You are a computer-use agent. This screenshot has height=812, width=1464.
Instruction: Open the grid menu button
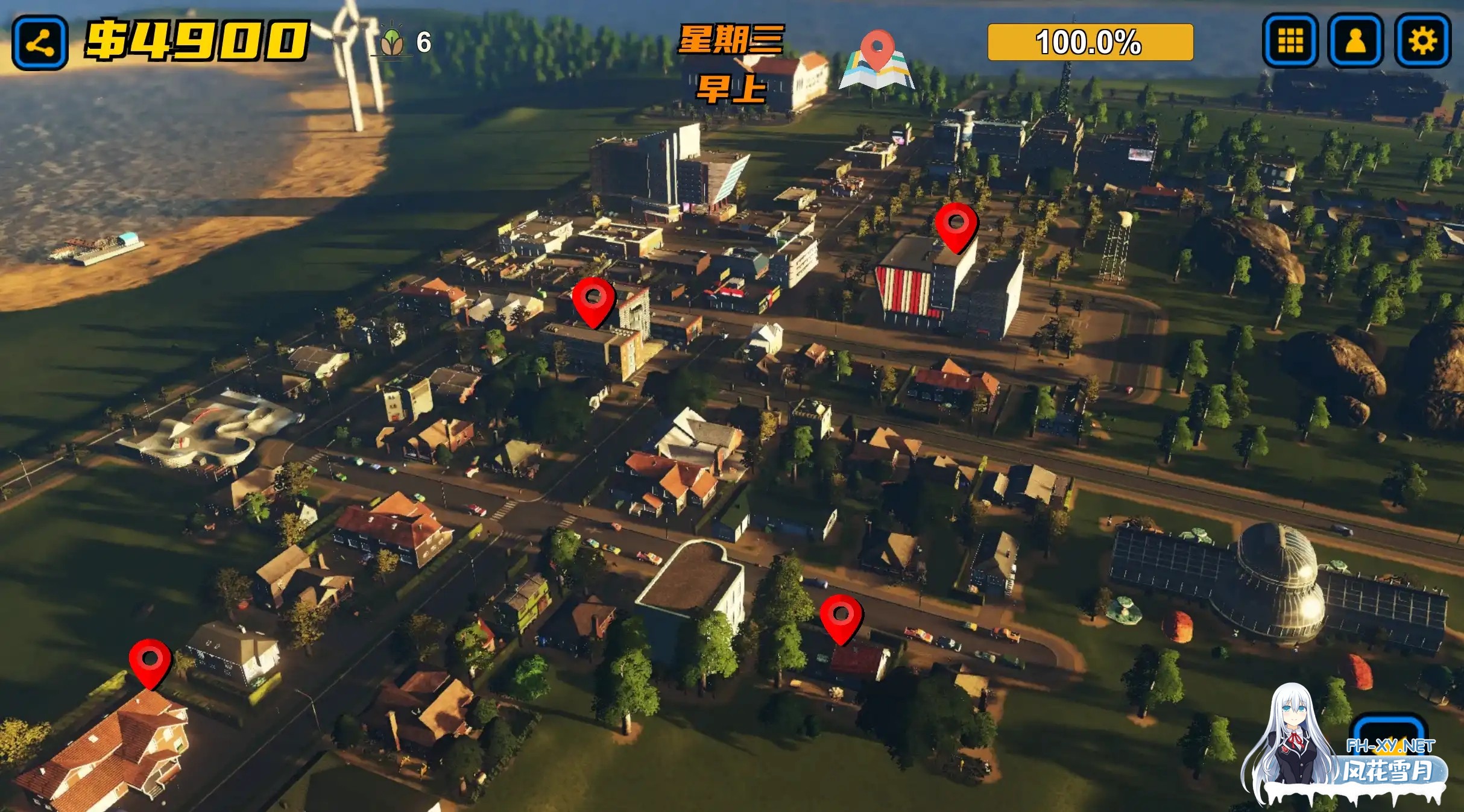tap(1290, 41)
